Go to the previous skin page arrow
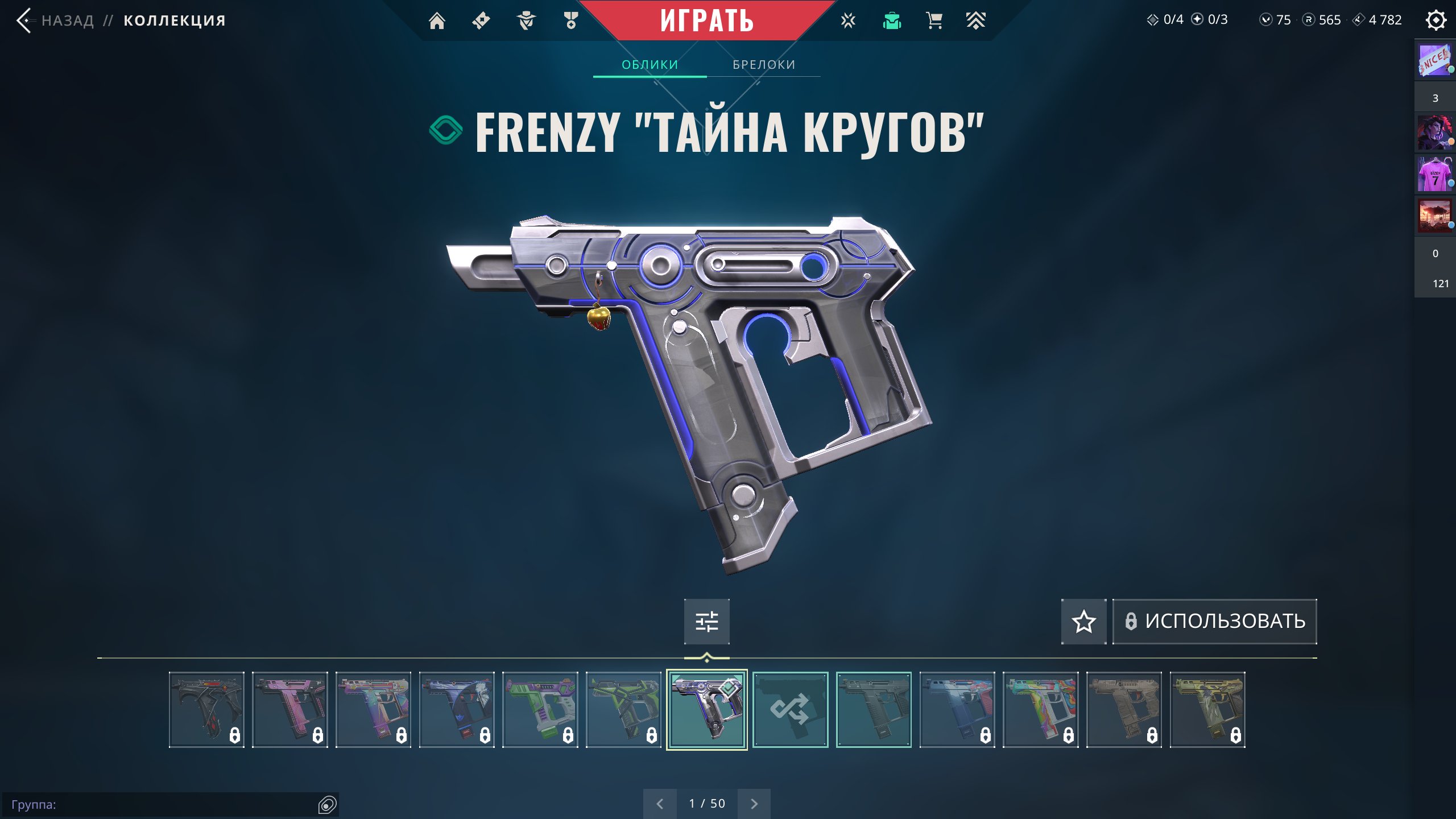The image size is (1456, 819). pos(660,804)
